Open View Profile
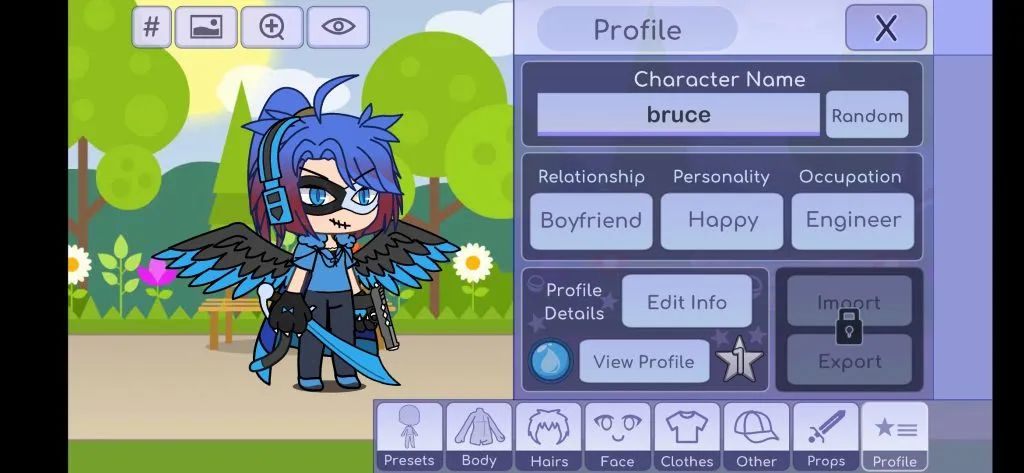1024x473 pixels. pyautogui.click(x=644, y=362)
